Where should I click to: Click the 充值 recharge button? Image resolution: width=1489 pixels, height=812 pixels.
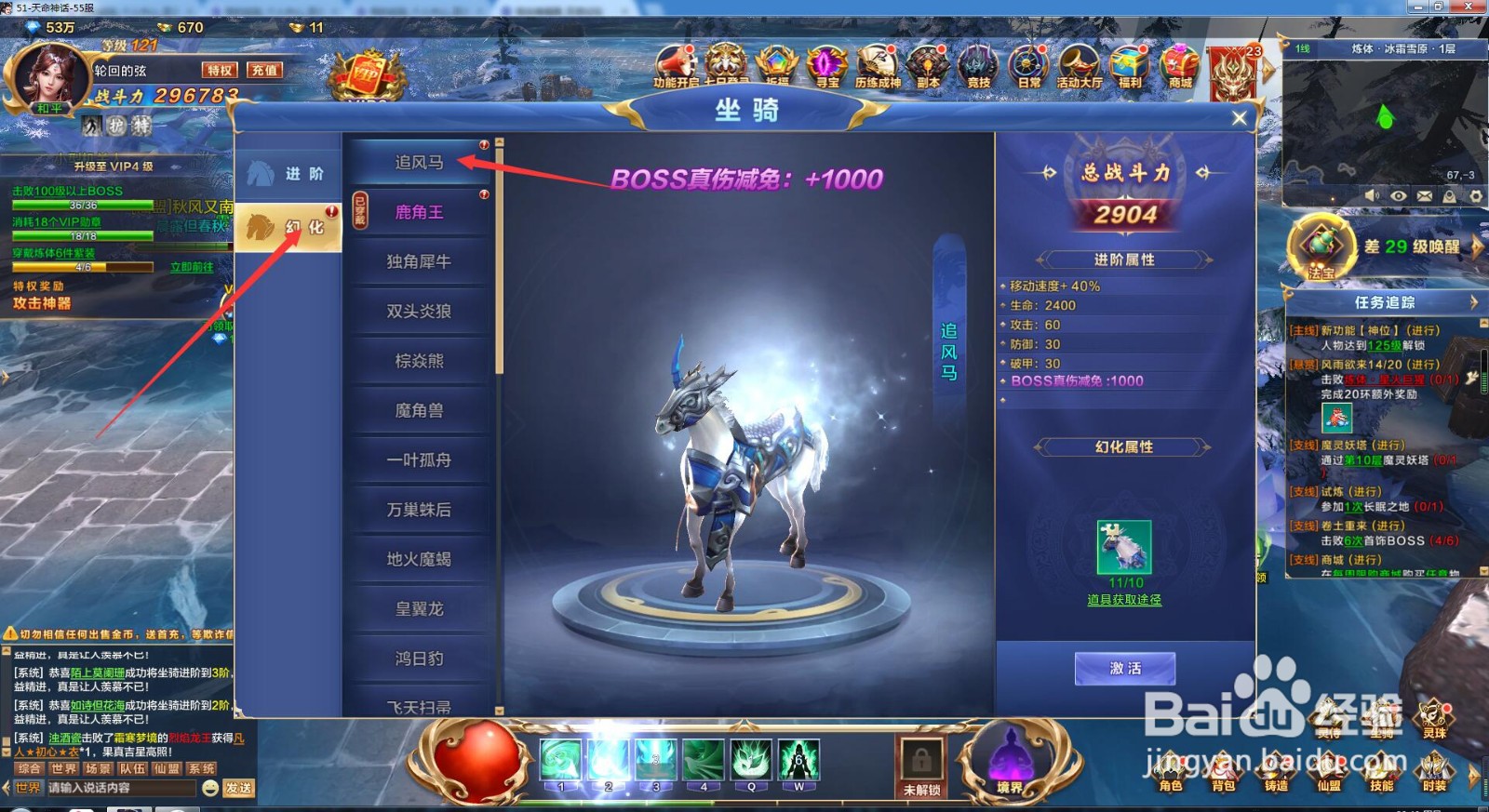(264, 70)
